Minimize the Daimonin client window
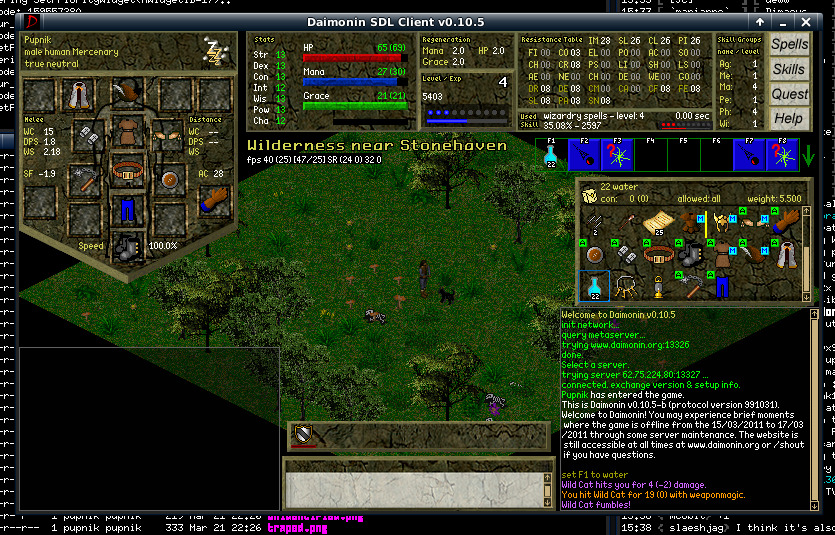Screen dimensions: 835x535 click(x=760, y=20)
